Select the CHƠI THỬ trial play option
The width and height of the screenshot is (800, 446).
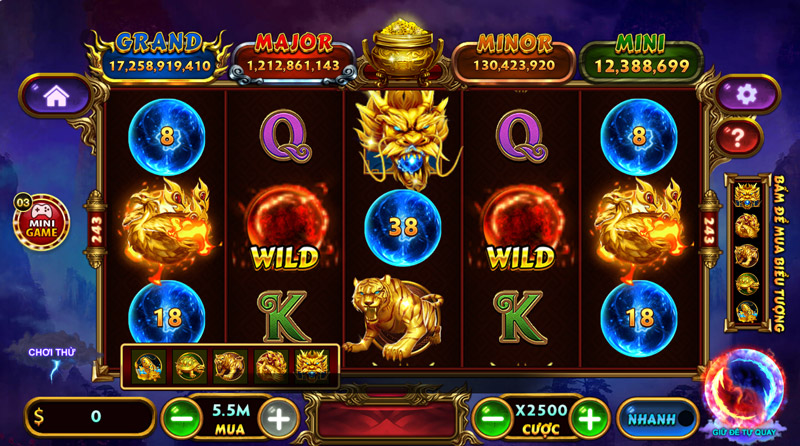click(x=51, y=359)
